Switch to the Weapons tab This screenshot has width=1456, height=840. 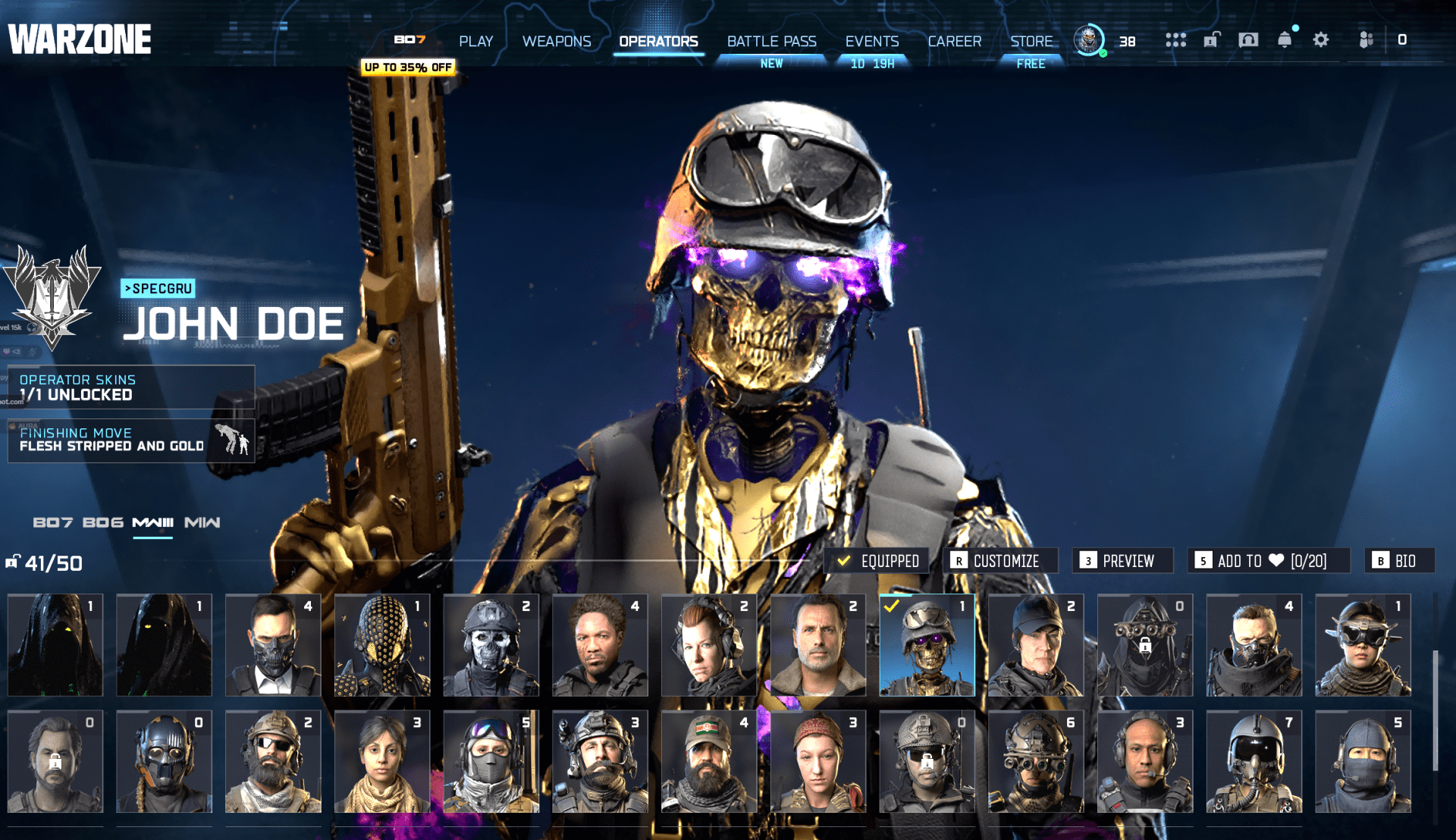point(556,41)
